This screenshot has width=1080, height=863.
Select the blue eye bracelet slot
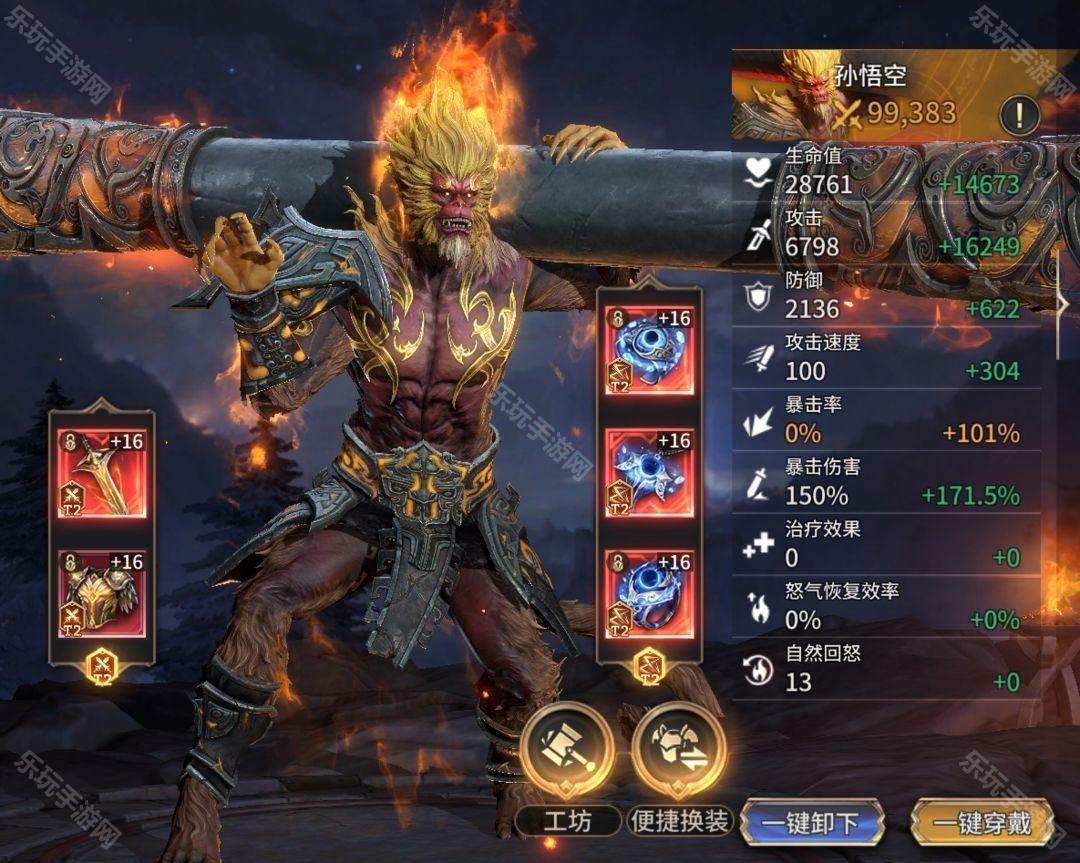pos(650,350)
